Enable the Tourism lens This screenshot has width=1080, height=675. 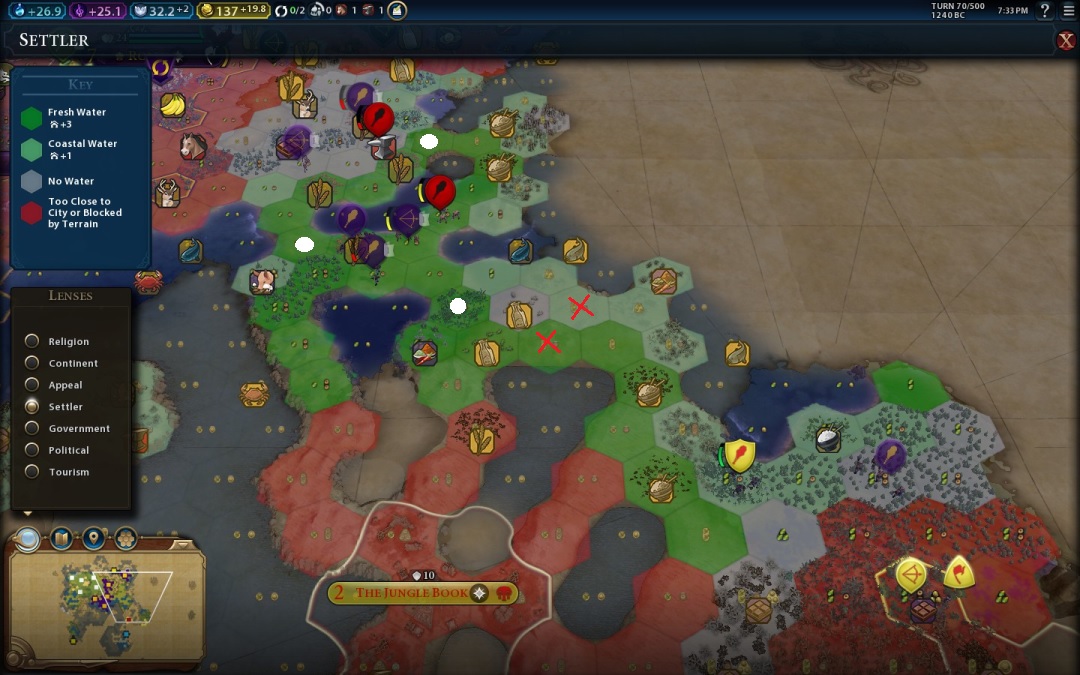(x=33, y=472)
